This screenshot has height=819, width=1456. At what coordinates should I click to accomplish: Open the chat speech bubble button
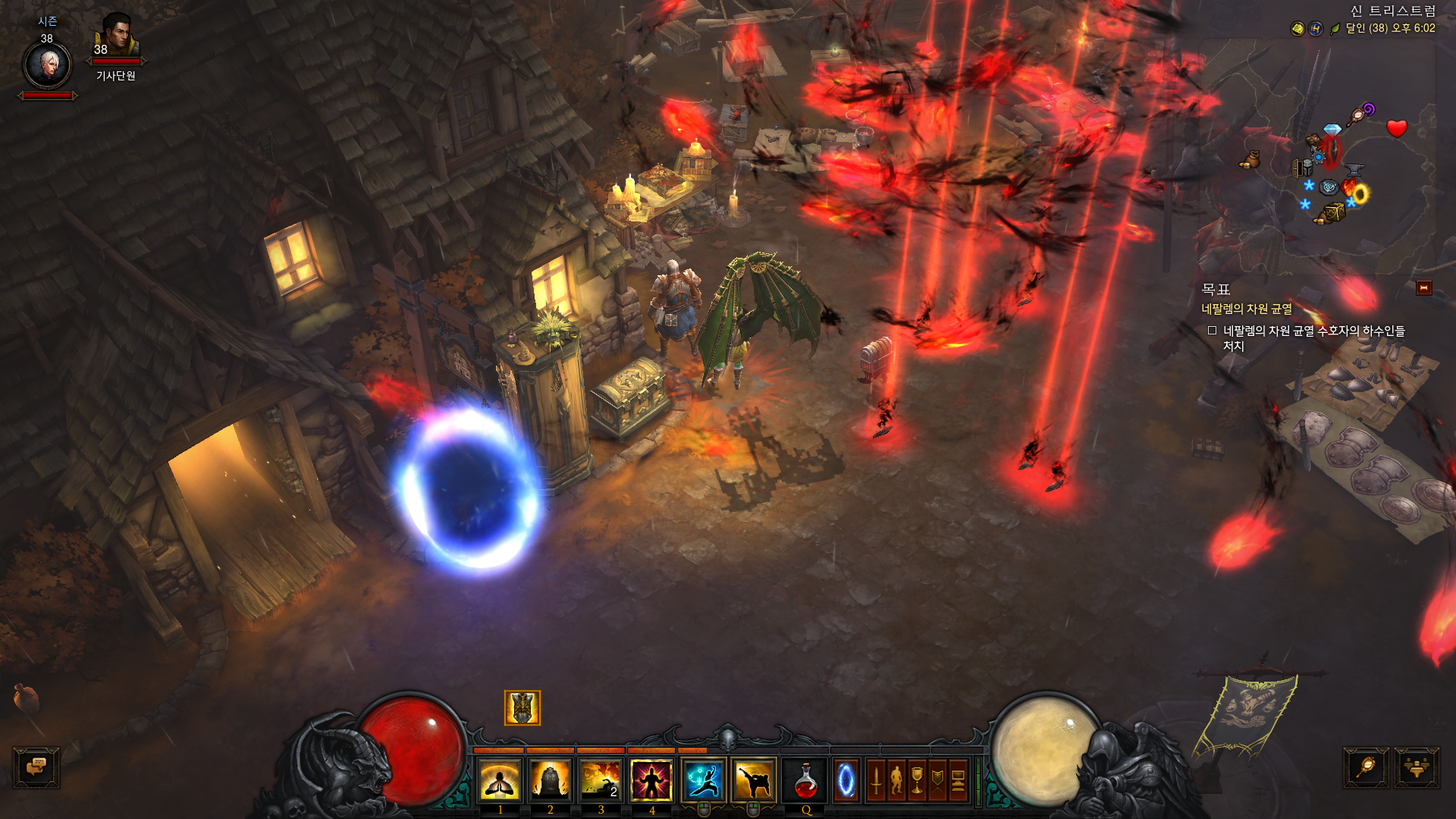[36, 767]
